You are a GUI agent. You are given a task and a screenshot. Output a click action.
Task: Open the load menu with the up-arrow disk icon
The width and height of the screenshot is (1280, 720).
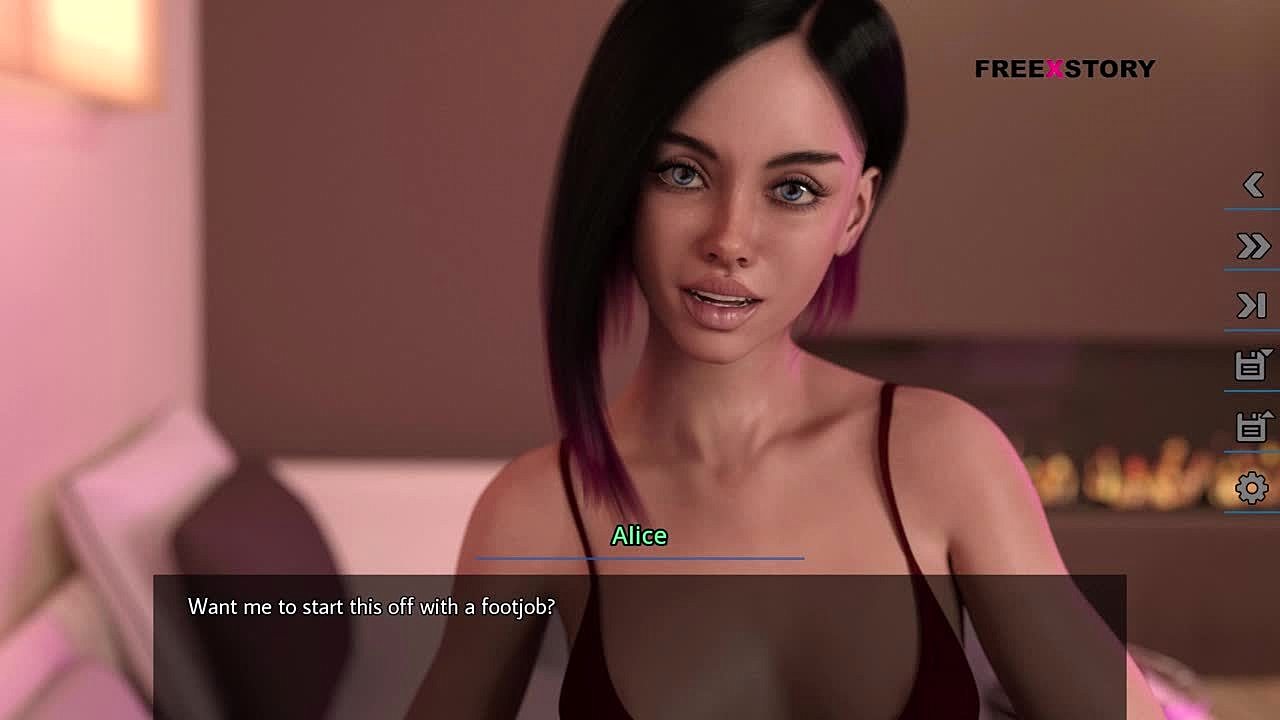[x=1252, y=427]
